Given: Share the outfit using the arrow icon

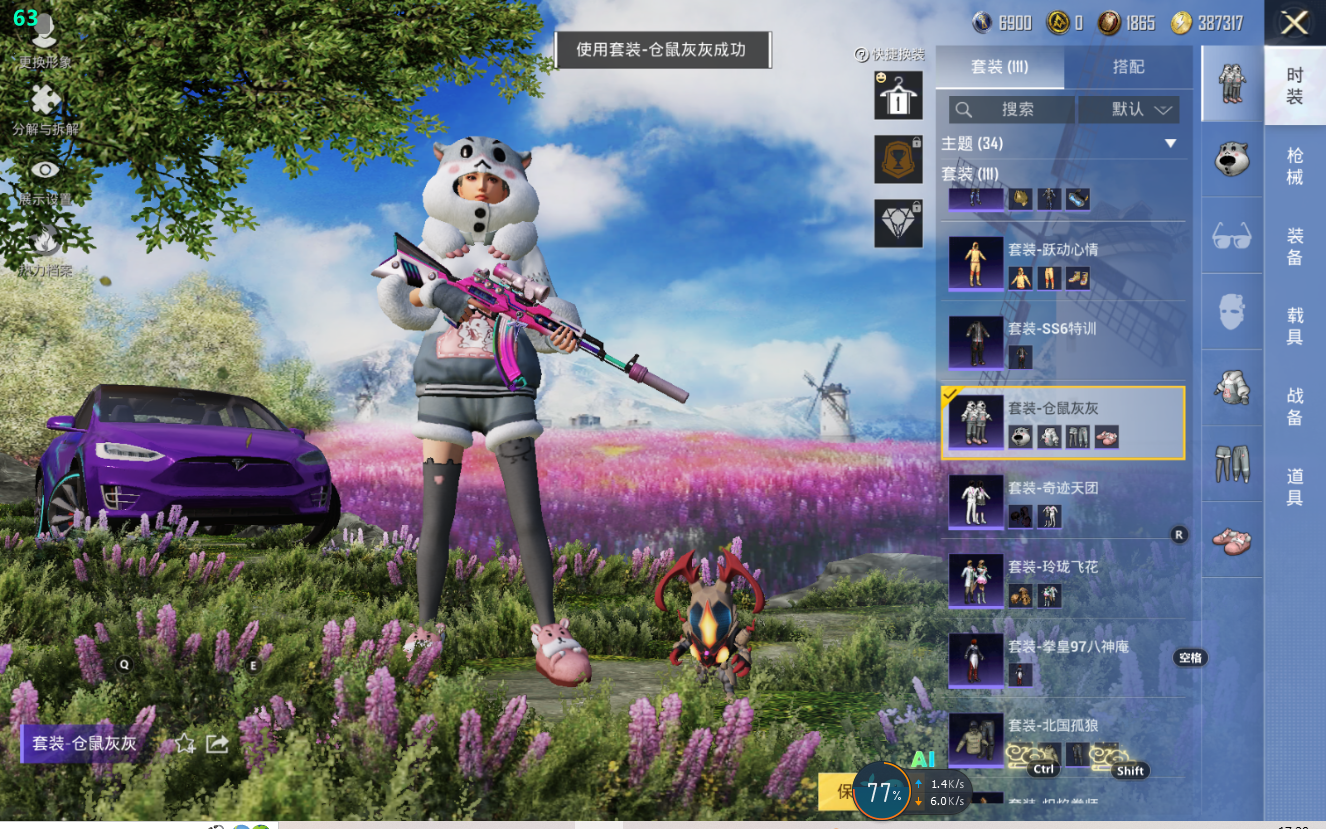Looking at the screenshot, I should 217,743.
